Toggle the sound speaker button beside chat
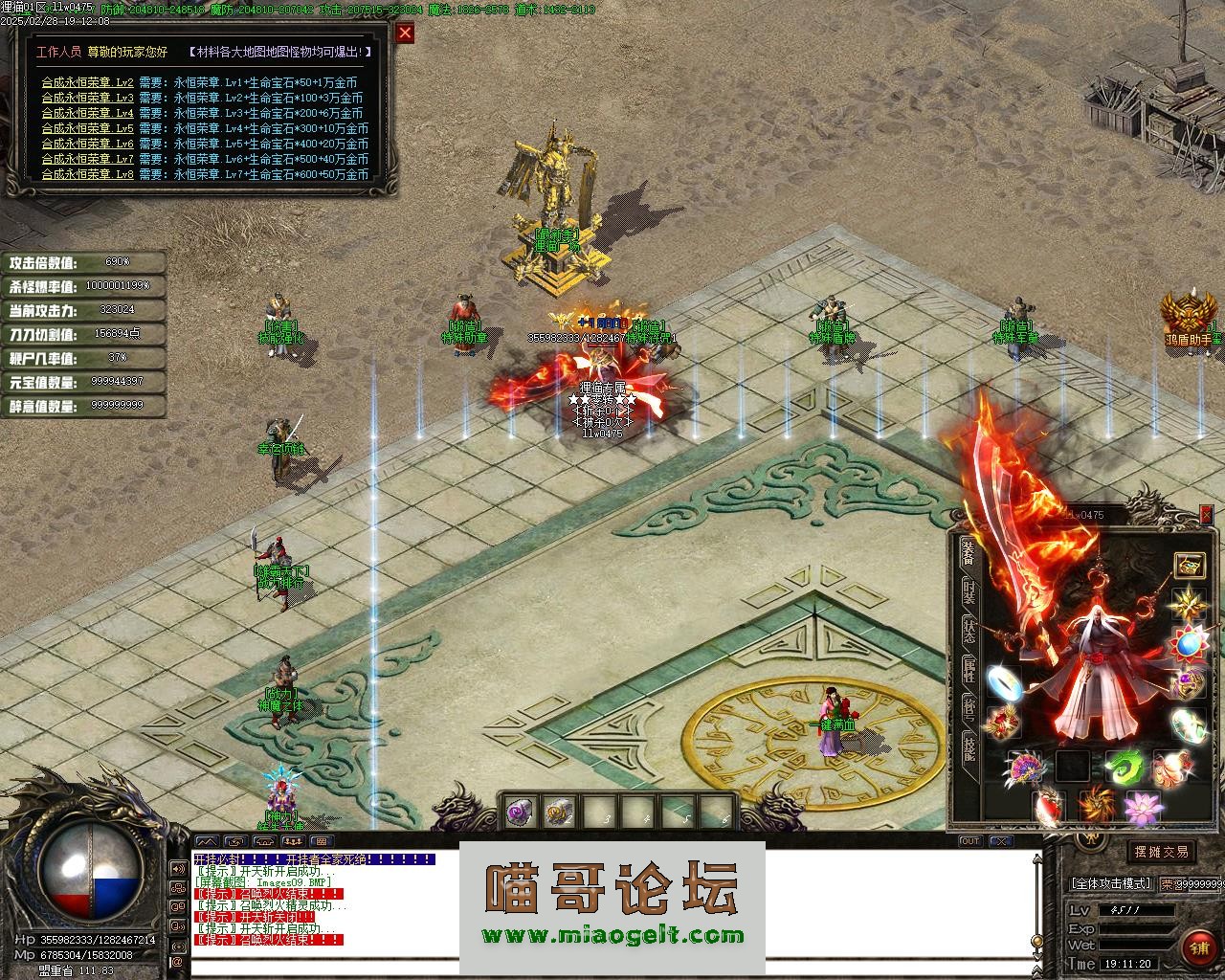This screenshot has width=1225, height=980. tap(177, 869)
